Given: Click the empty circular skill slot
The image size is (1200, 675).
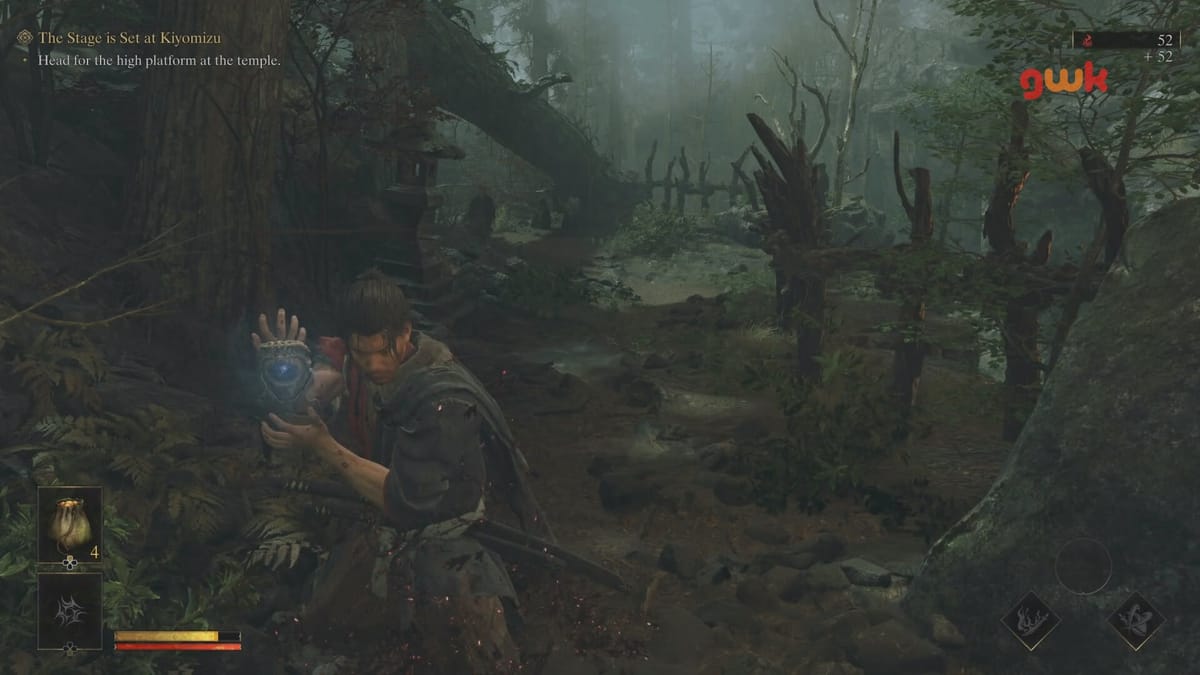Looking at the screenshot, I should [1083, 566].
